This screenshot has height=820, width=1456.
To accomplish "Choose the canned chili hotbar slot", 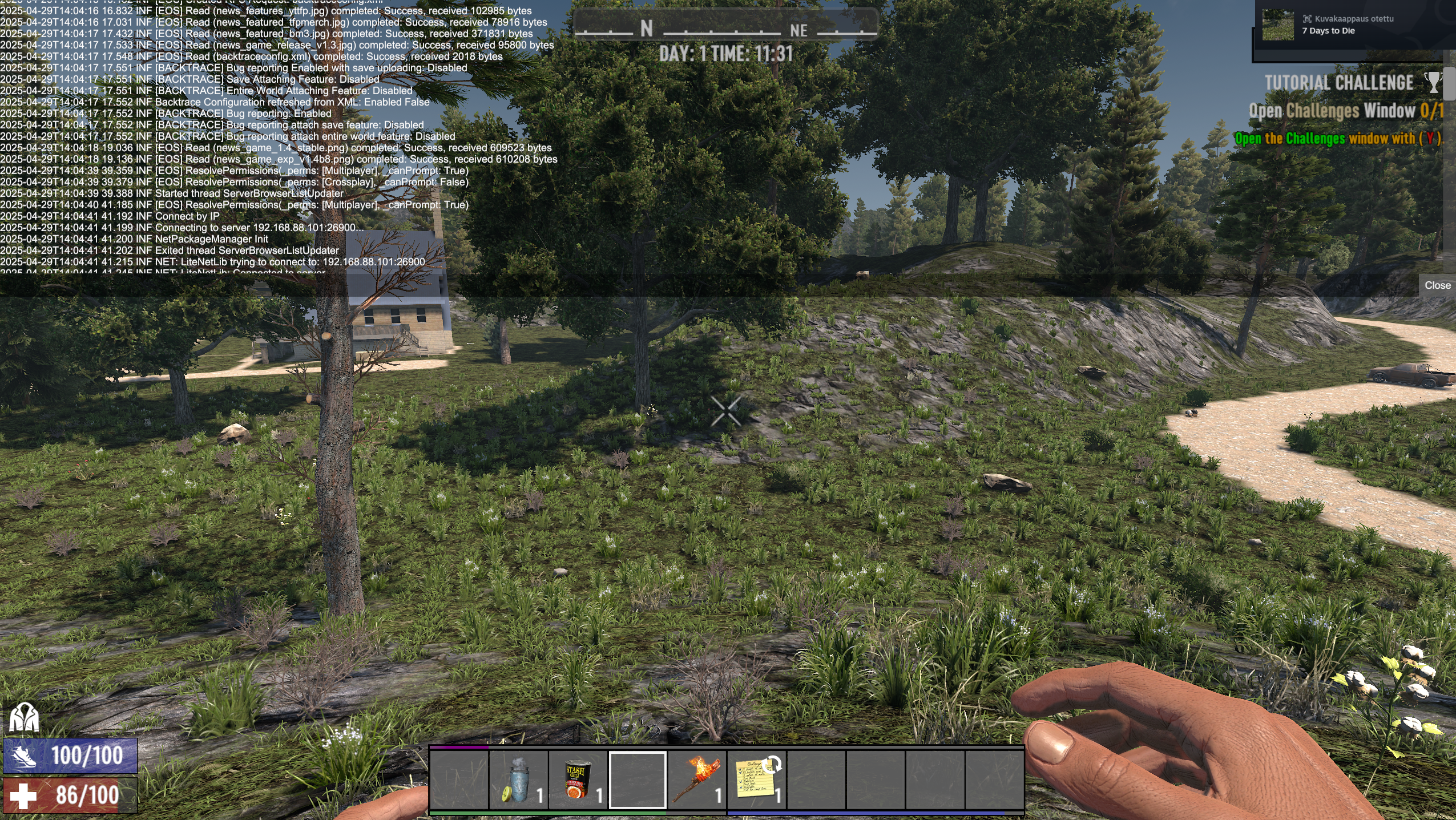I will [578, 779].
